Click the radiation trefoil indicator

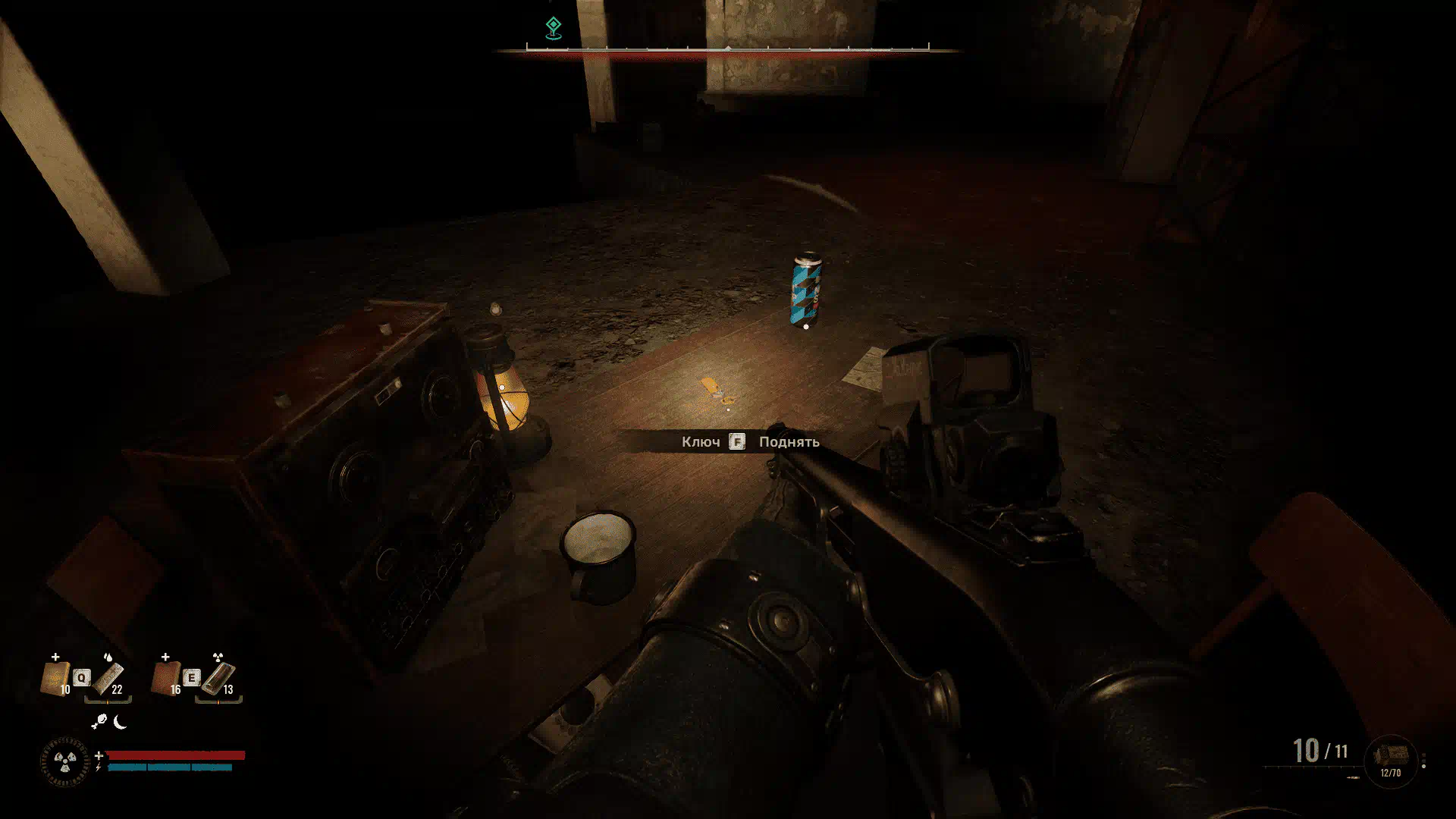click(64, 761)
